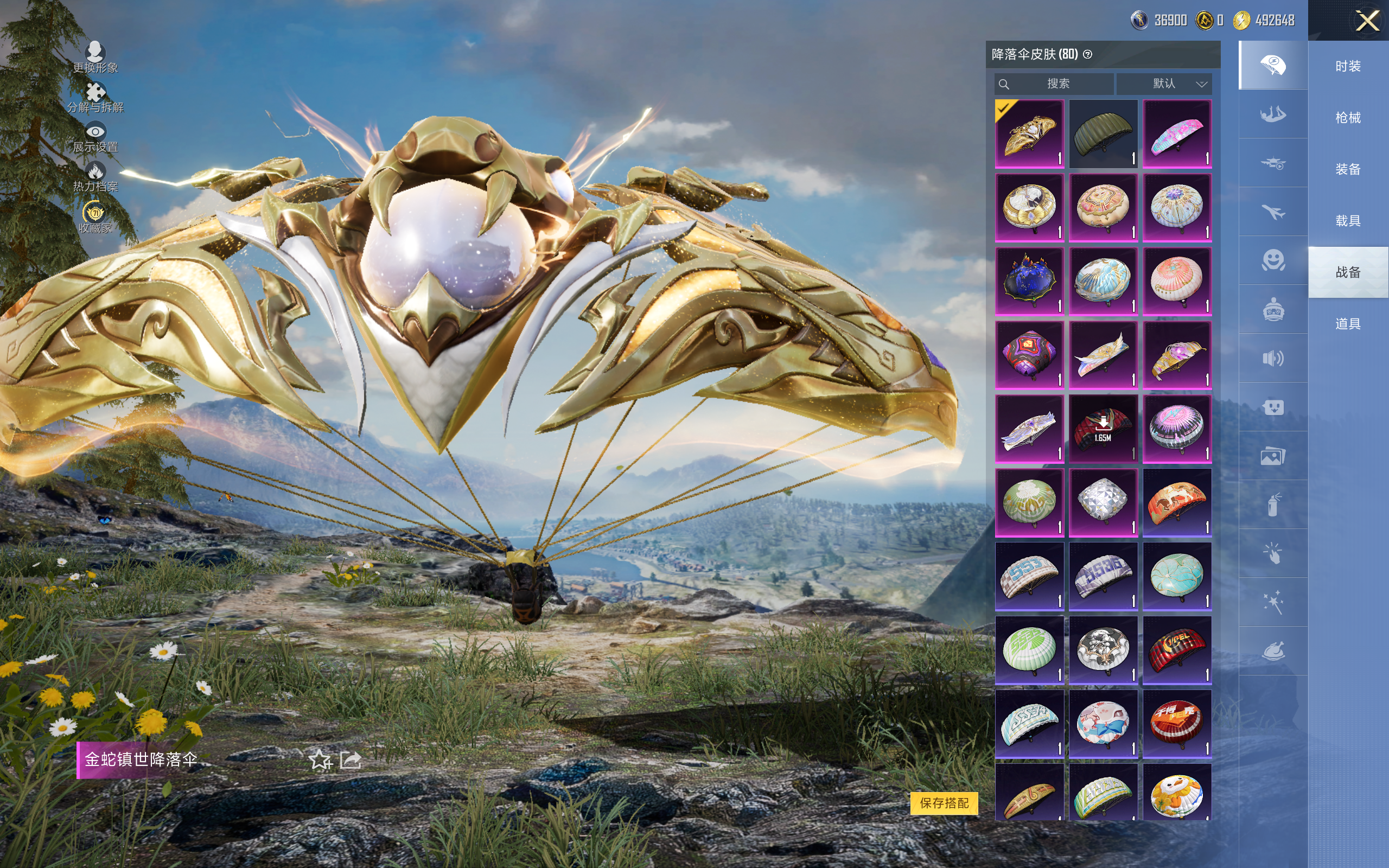Open 分解与拆解 dismantle menu

coord(95,98)
